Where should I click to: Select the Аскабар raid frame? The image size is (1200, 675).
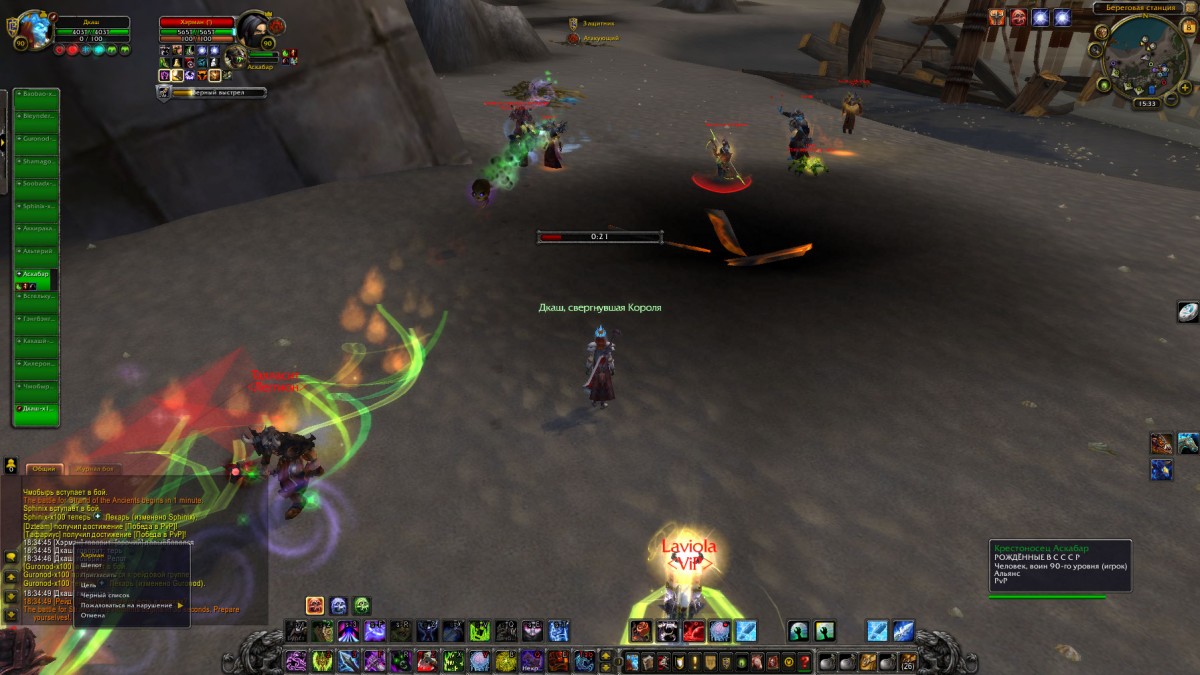pyautogui.click(x=36, y=274)
